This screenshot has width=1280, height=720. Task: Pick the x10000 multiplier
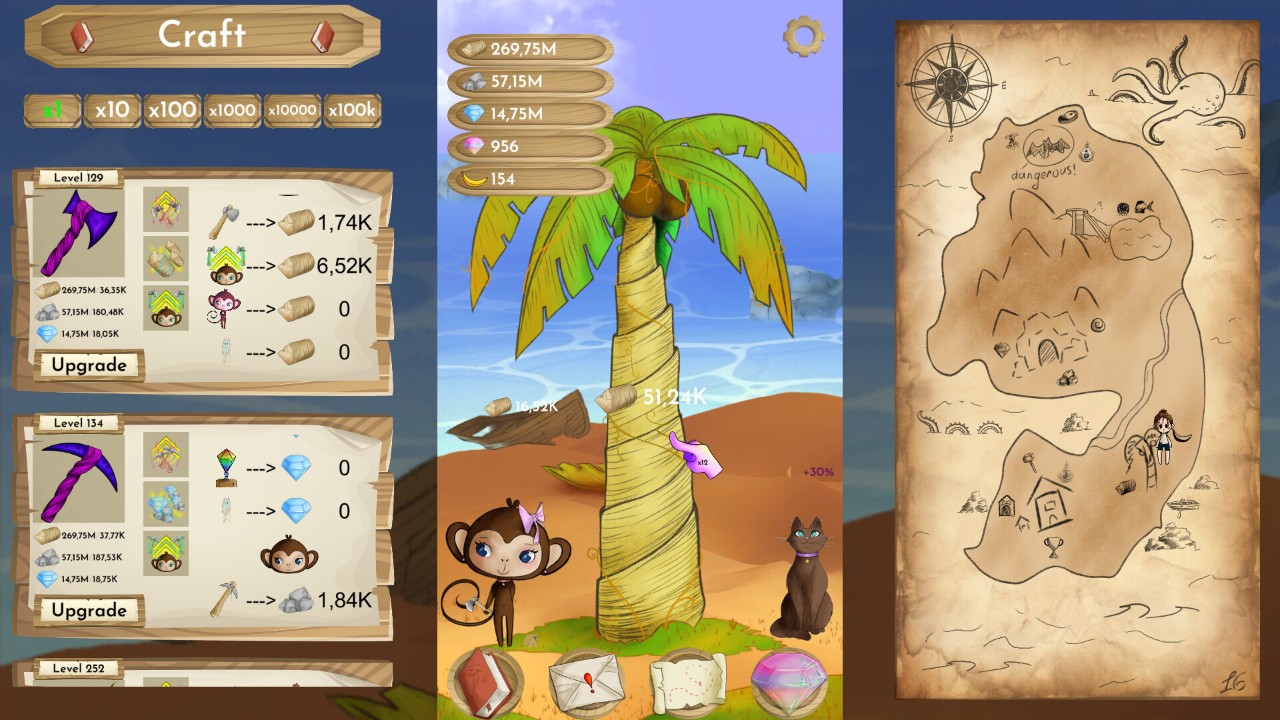(292, 110)
